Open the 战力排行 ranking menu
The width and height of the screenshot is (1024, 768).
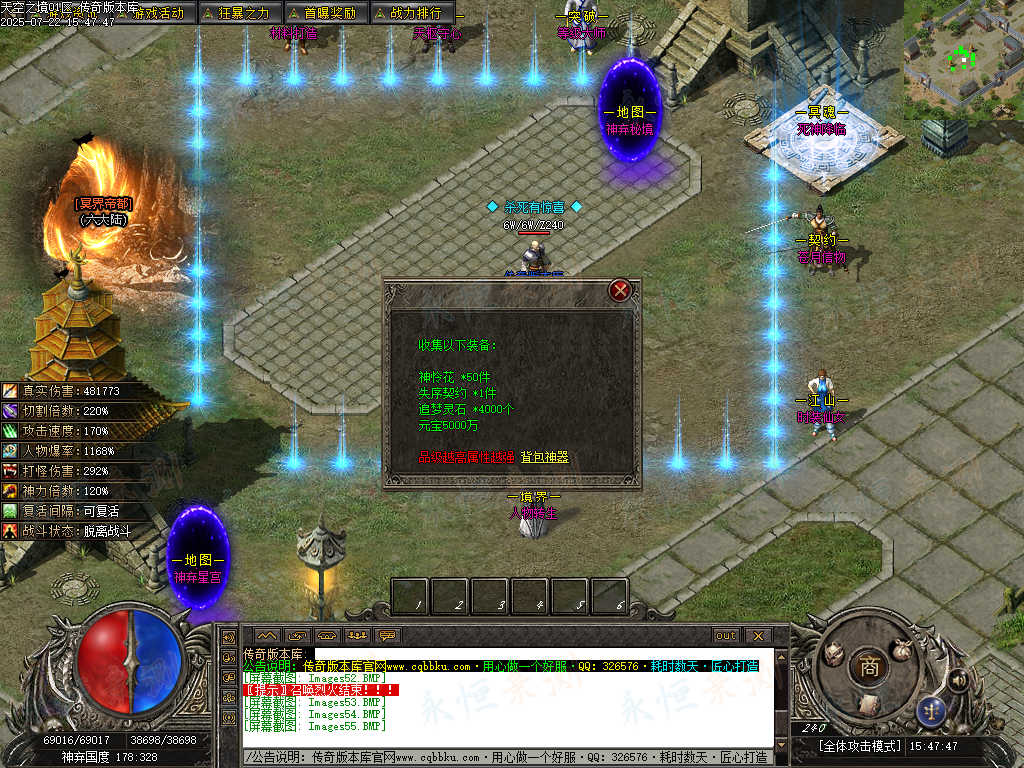[408, 13]
